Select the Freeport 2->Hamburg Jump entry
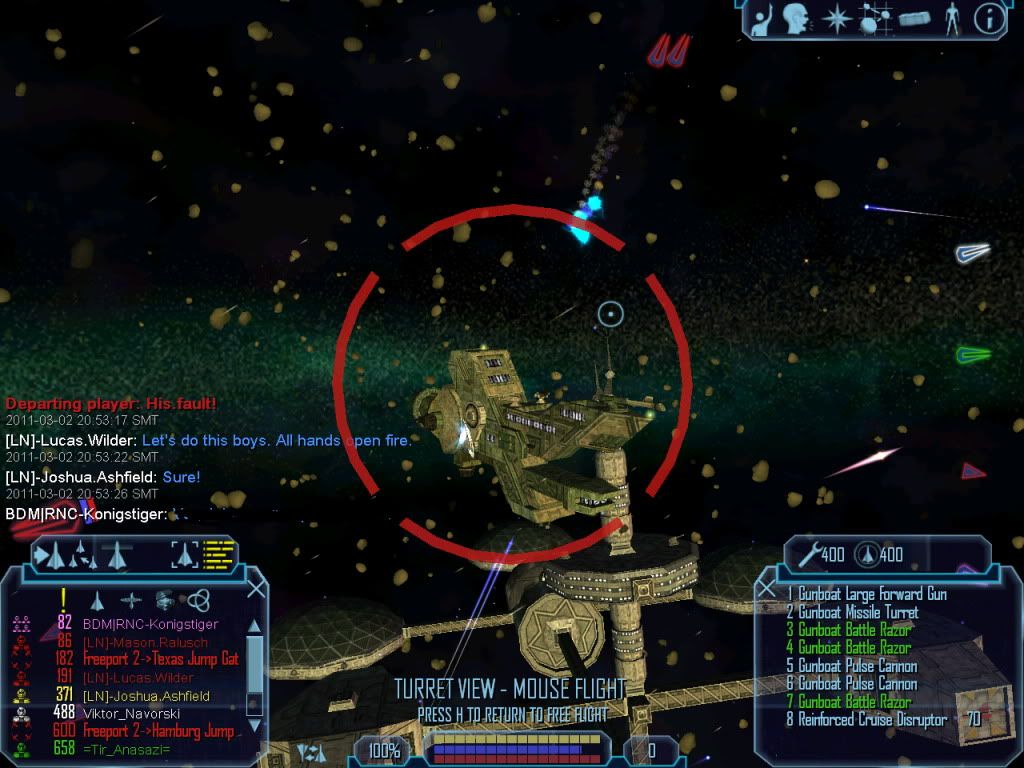Viewport: 1024px width, 768px height. (x=160, y=731)
